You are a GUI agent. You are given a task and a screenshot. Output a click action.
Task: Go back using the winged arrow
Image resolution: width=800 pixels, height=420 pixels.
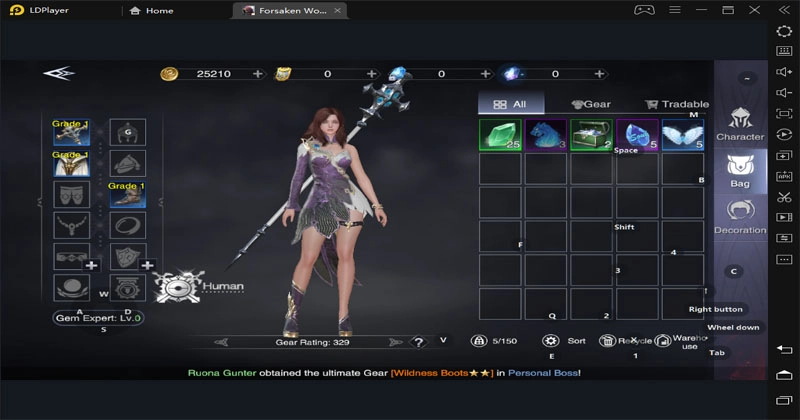coord(58,73)
